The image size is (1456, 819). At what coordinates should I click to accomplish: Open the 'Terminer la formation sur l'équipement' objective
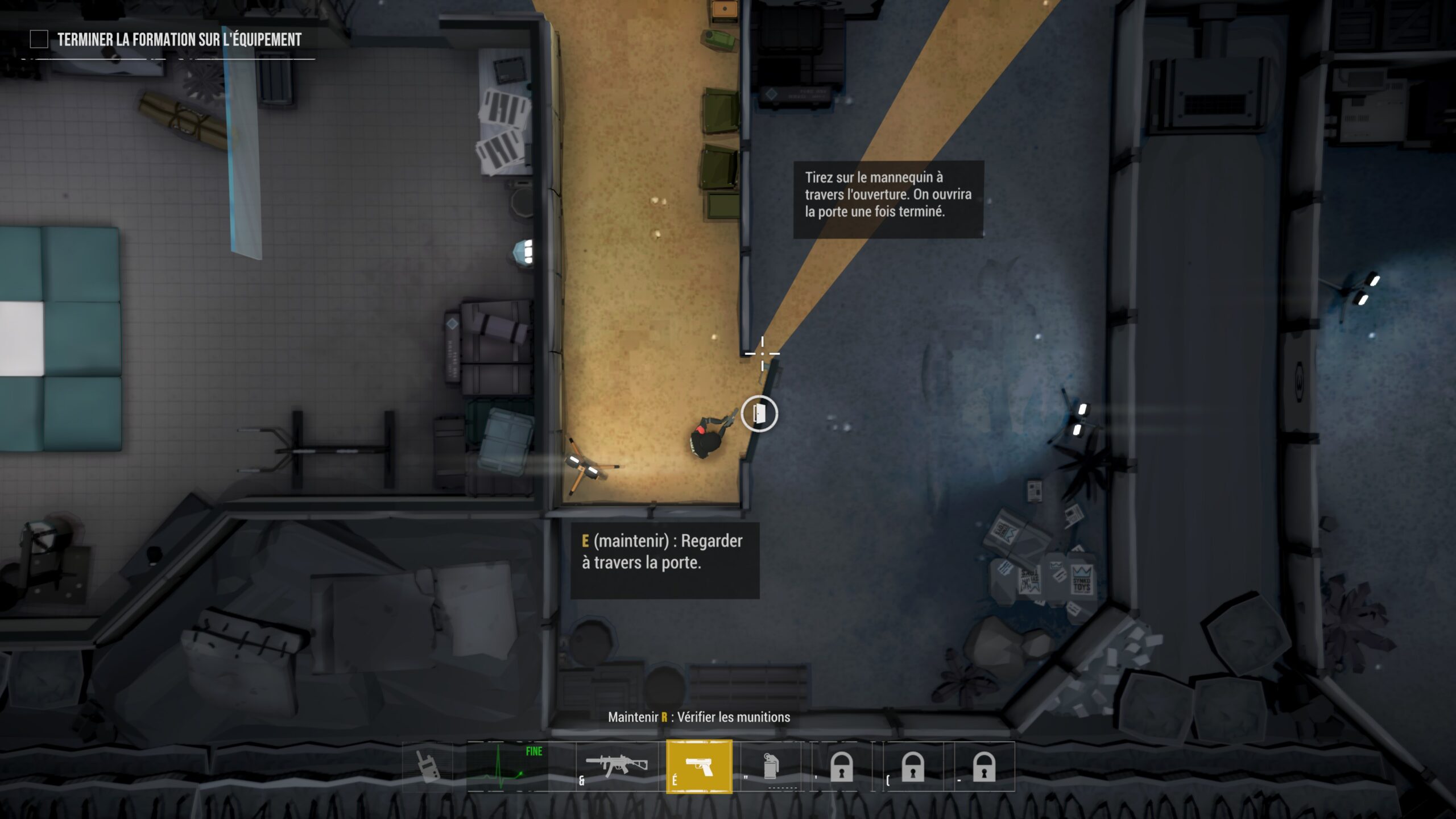tap(179, 39)
